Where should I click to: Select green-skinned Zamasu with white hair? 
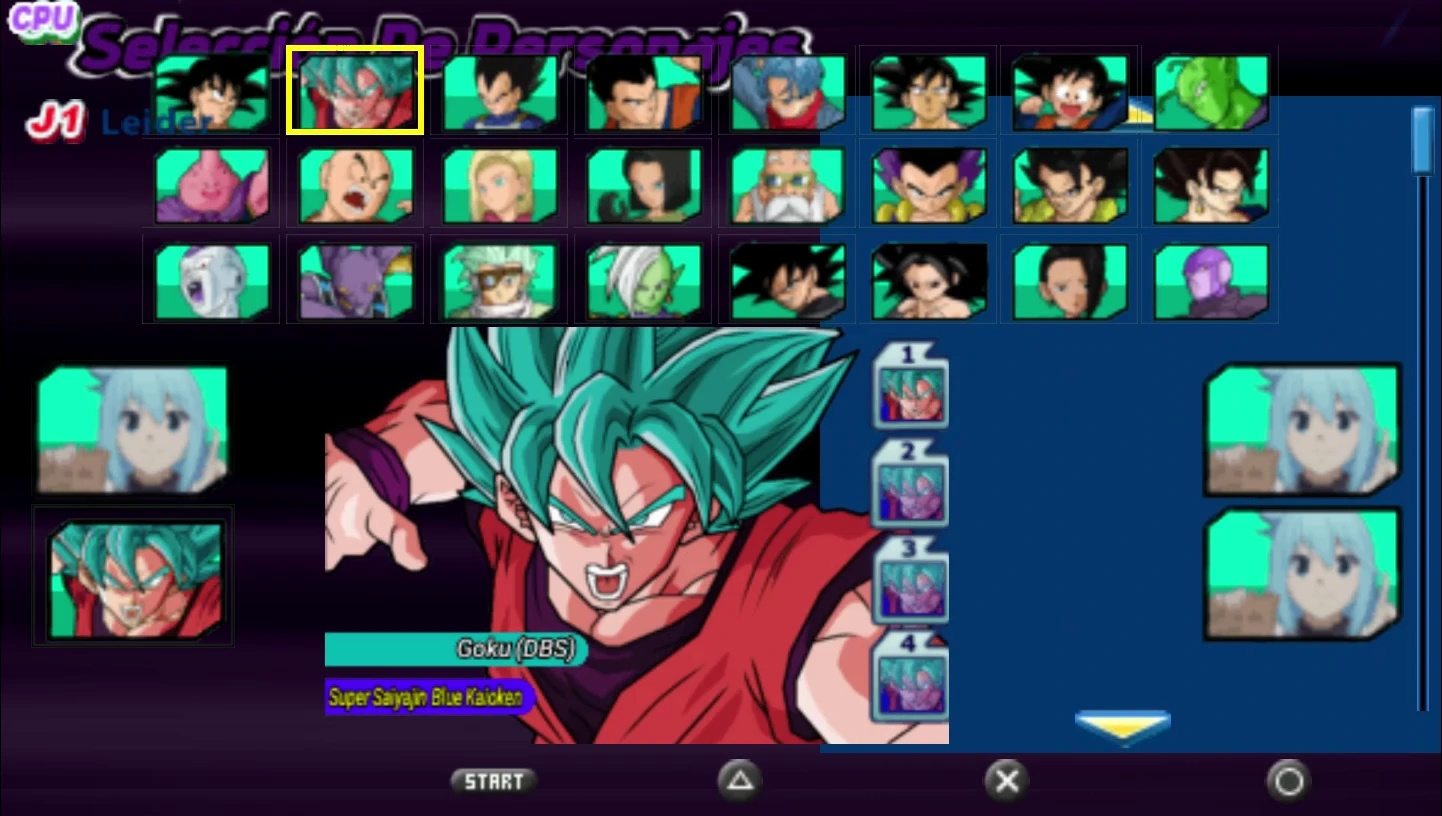(643, 280)
